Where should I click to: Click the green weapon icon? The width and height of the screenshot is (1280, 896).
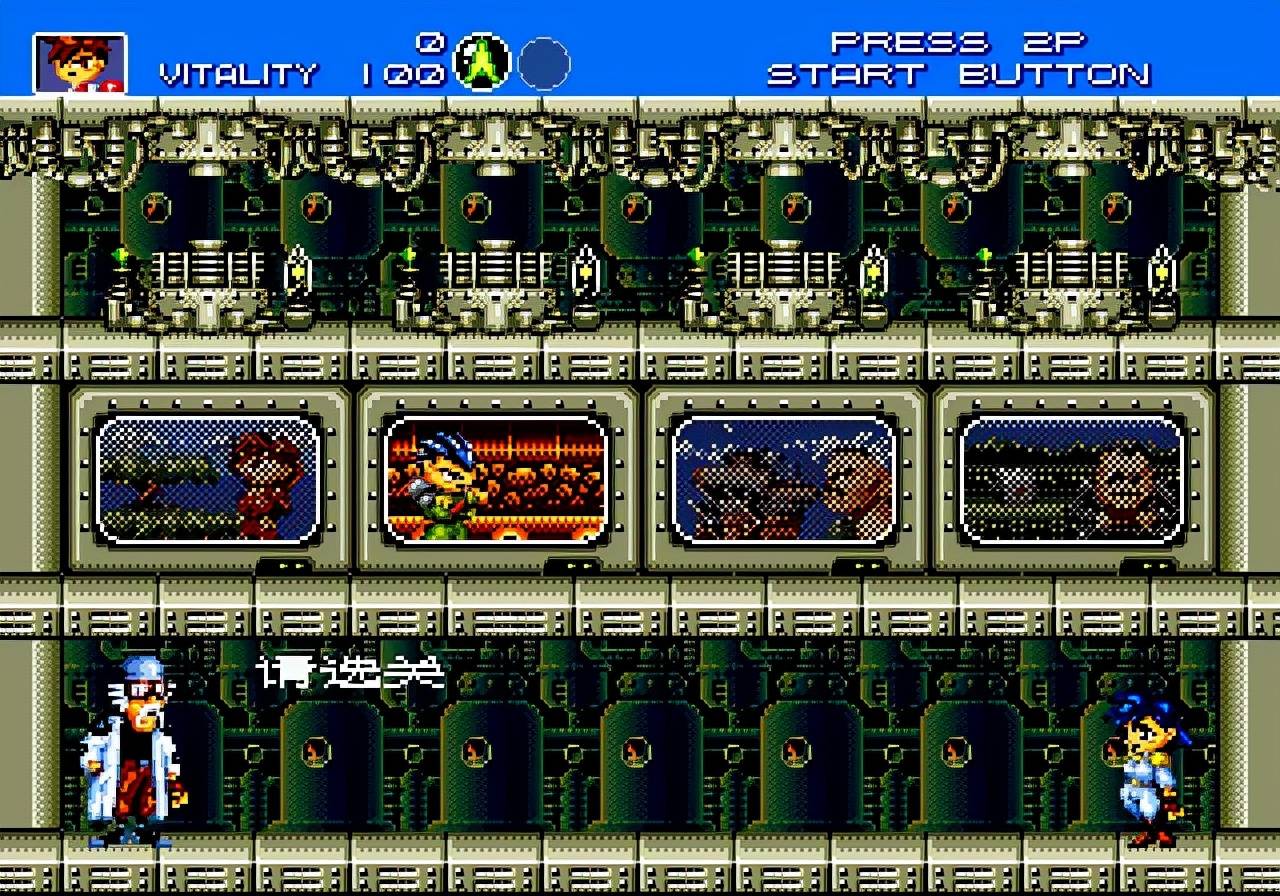pos(483,62)
